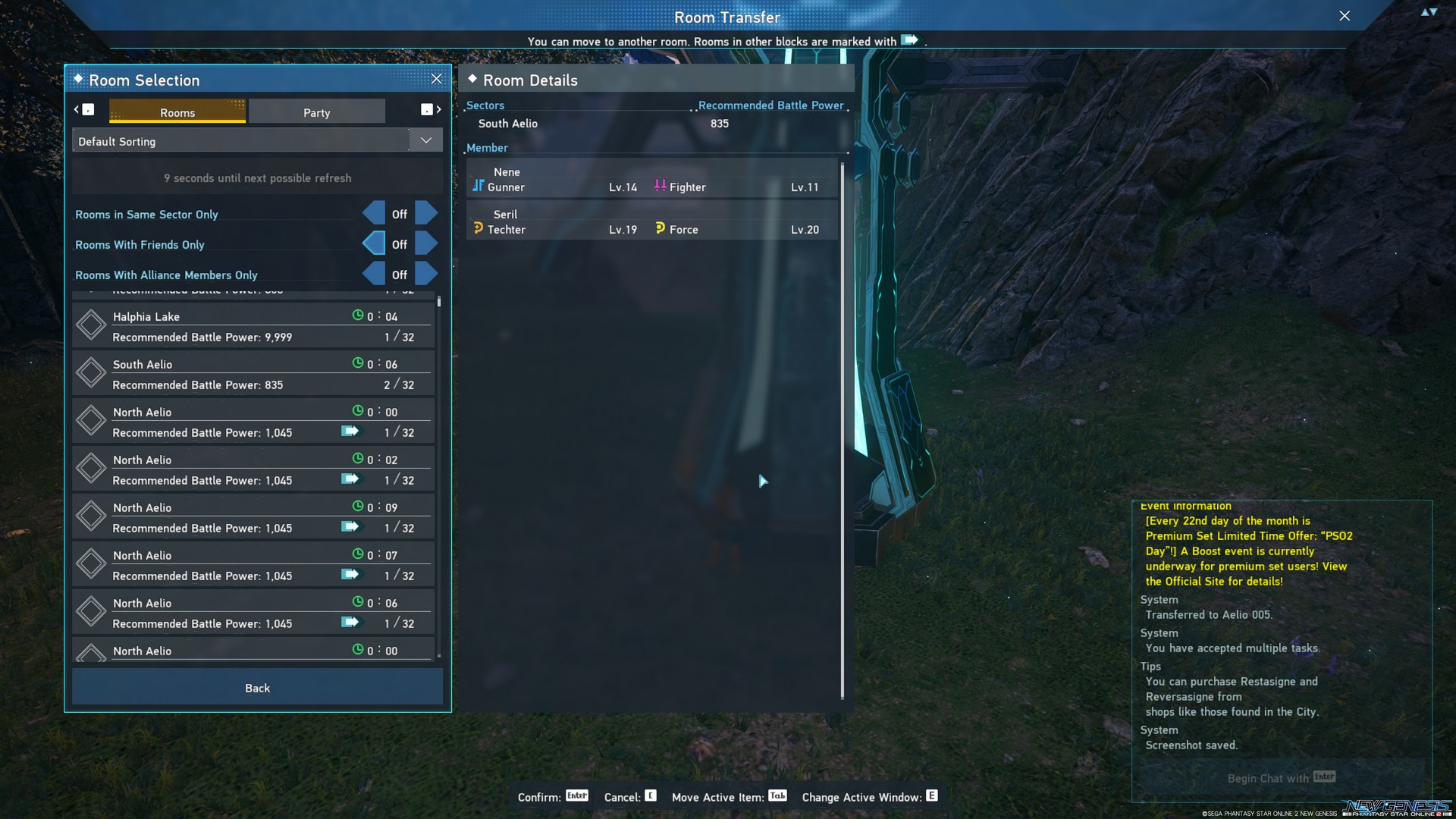Viewport: 1456px width, 819px height.
Task: Turn on Rooms With Friends Only
Action: [x=426, y=243]
